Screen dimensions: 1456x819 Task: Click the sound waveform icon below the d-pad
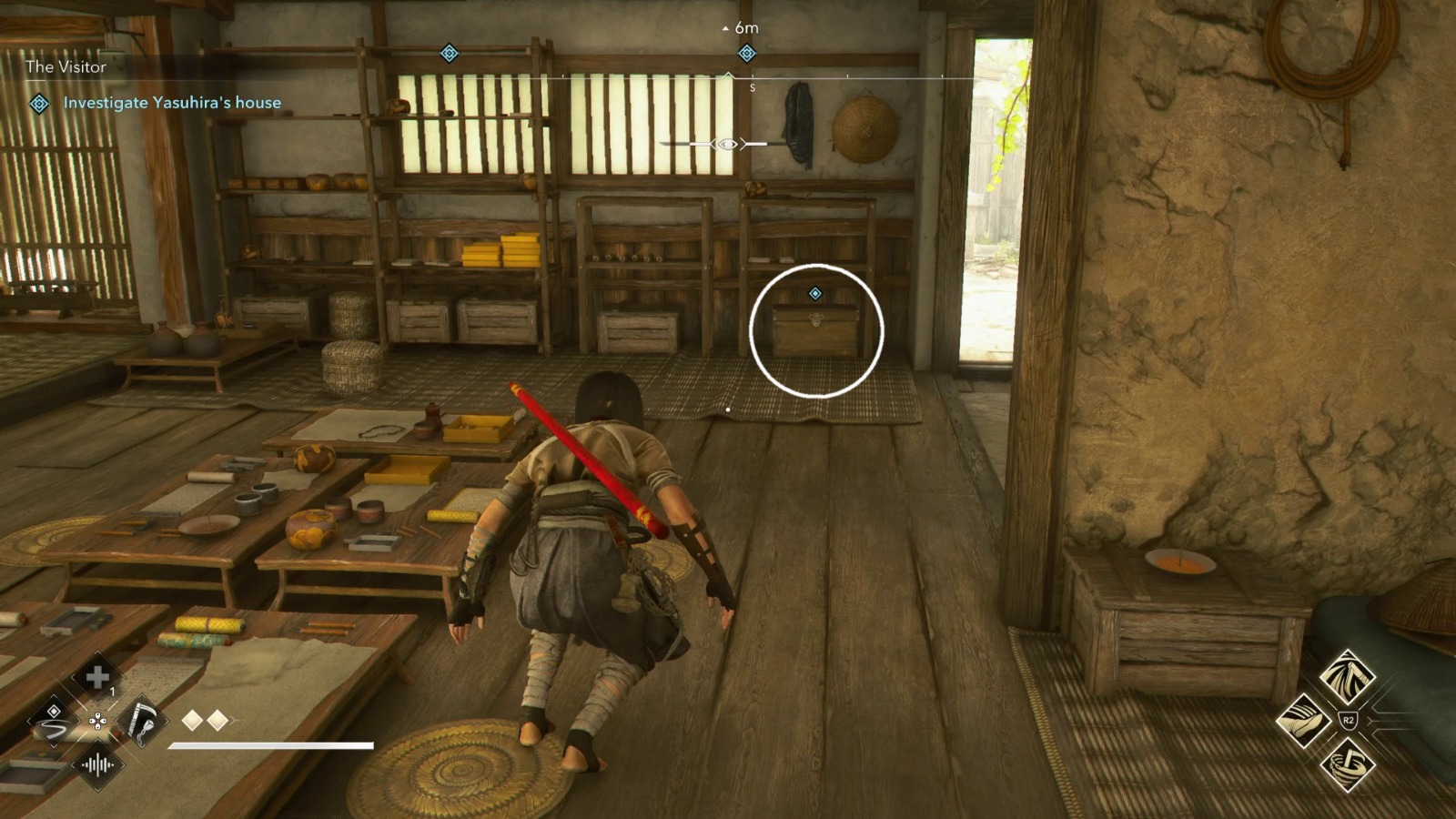coord(98,764)
